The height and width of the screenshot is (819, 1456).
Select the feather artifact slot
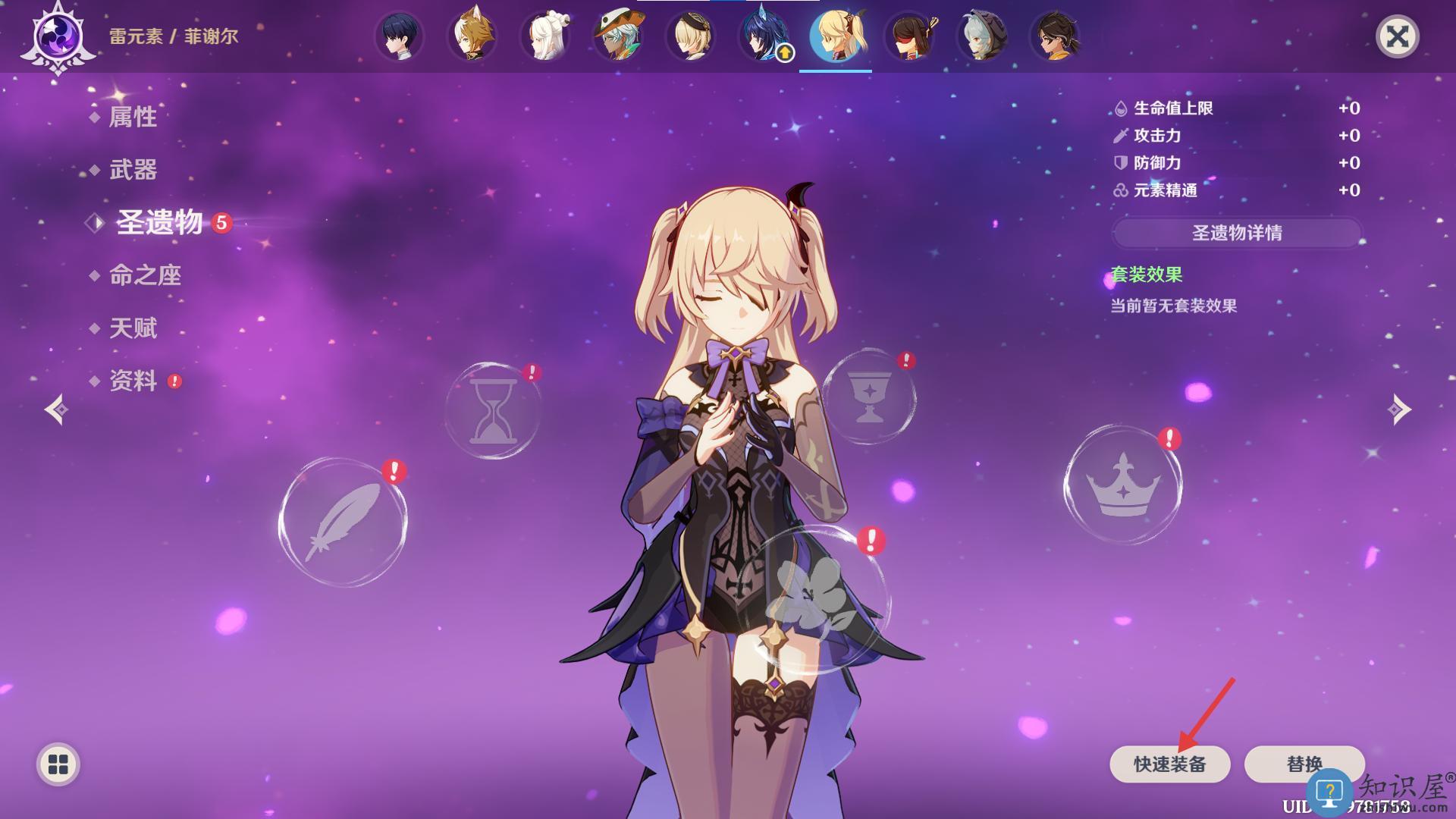pos(343,522)
